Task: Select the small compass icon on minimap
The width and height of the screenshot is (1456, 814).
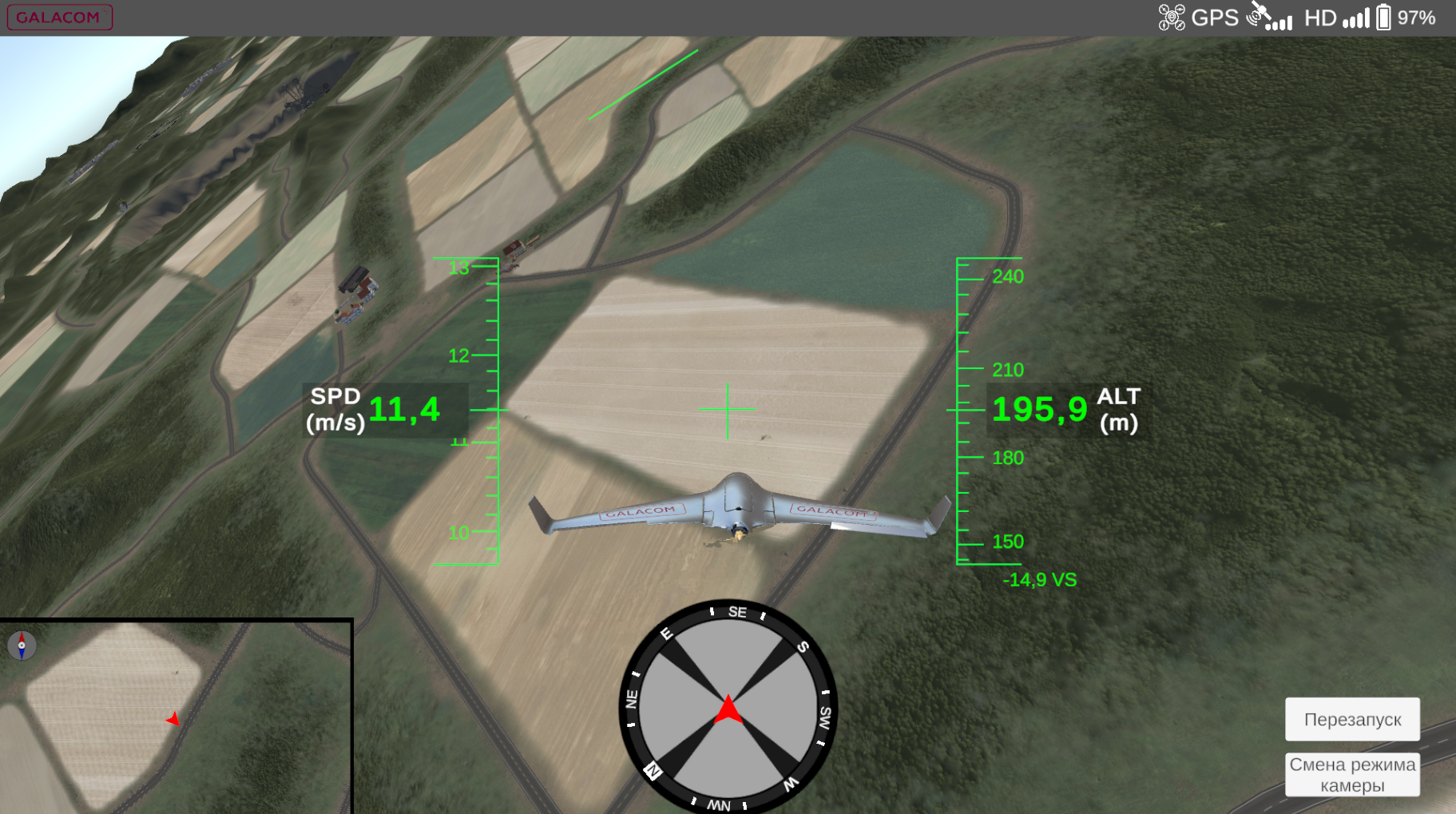Action: coord(22,645)
